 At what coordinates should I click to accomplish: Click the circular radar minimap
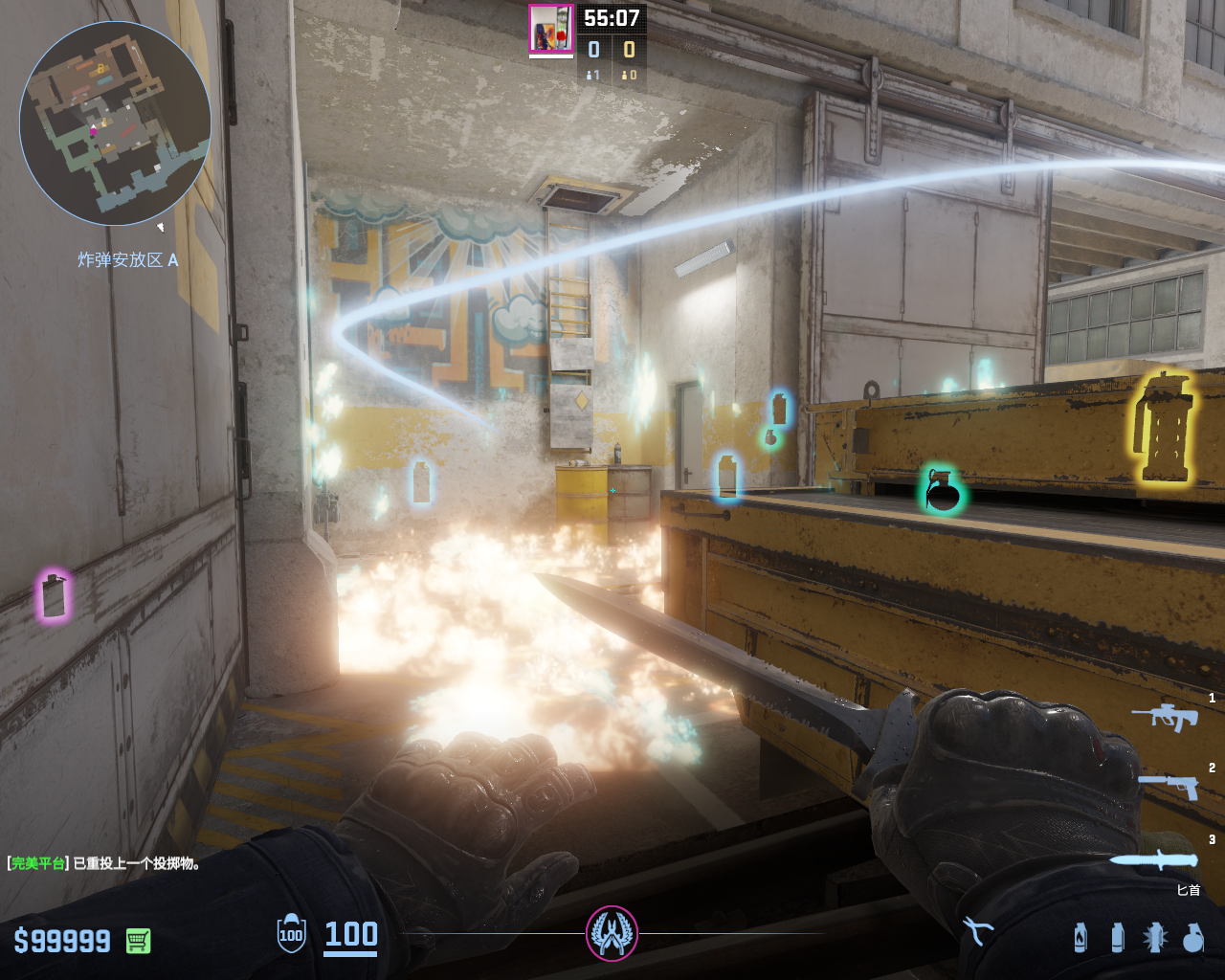(115, 123)
